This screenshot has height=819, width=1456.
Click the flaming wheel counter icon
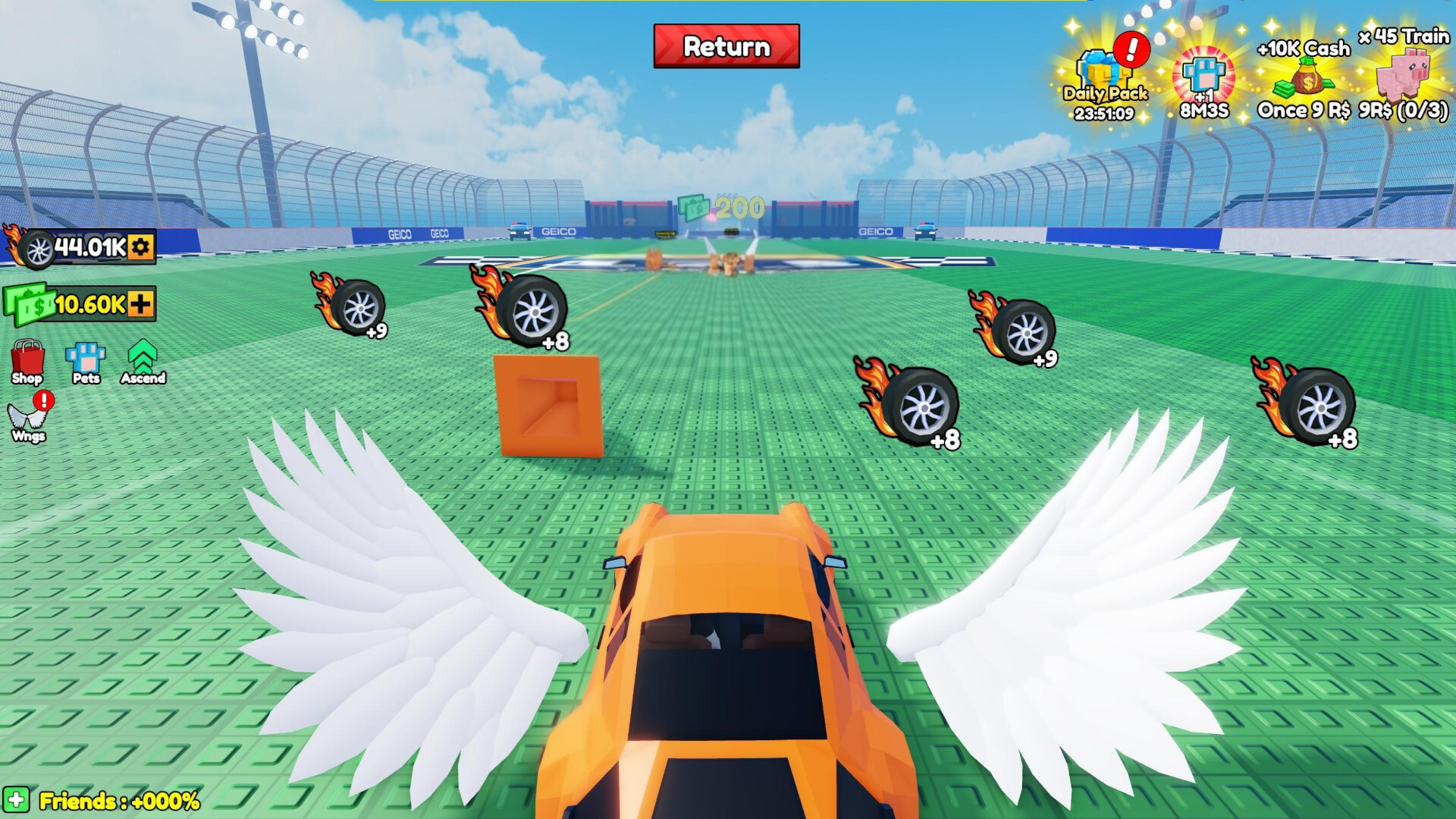pos(33,248)
